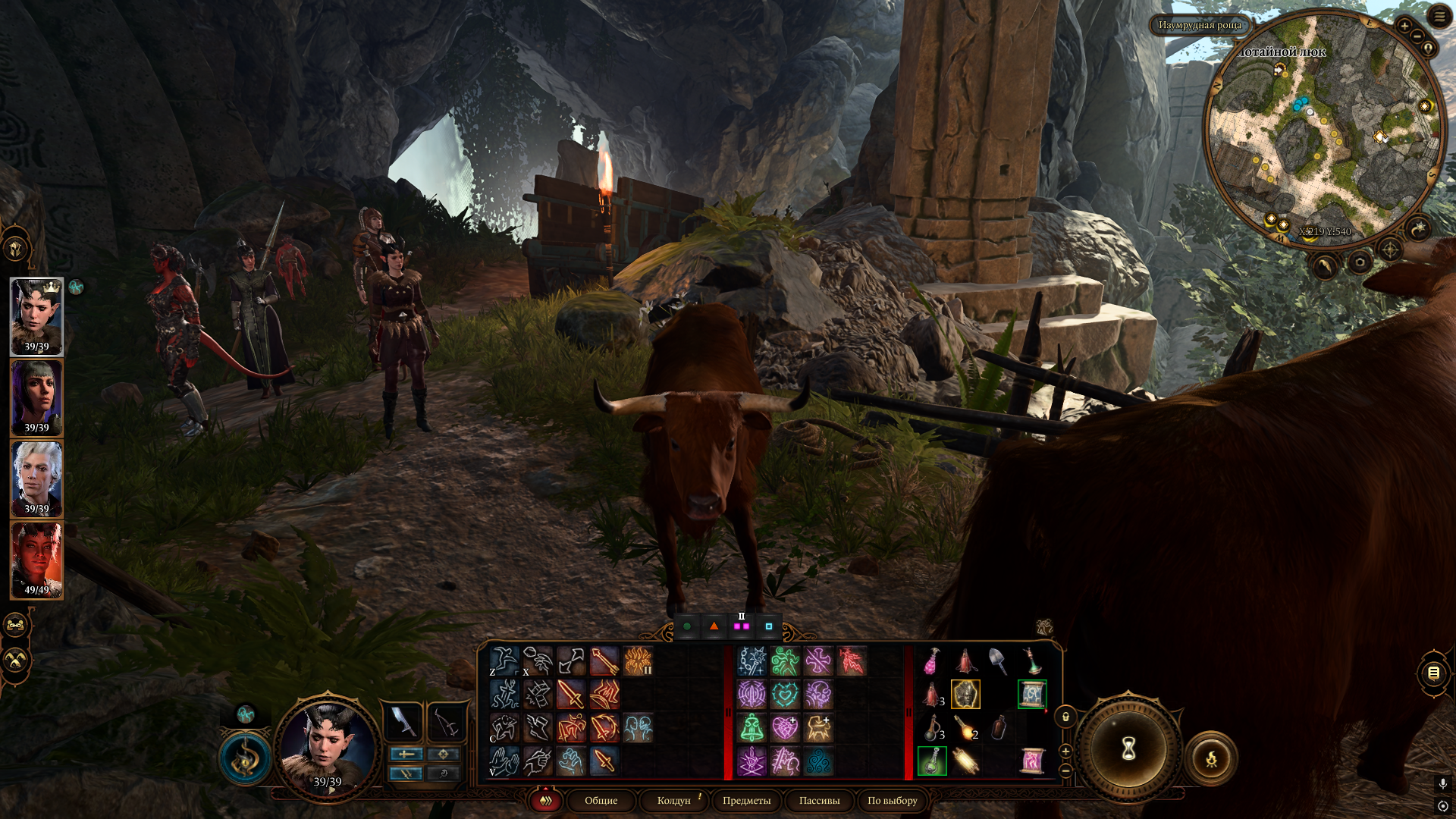Use the green-bordered potion flask
Screen dimensions: 1456x819
[932, 761]
